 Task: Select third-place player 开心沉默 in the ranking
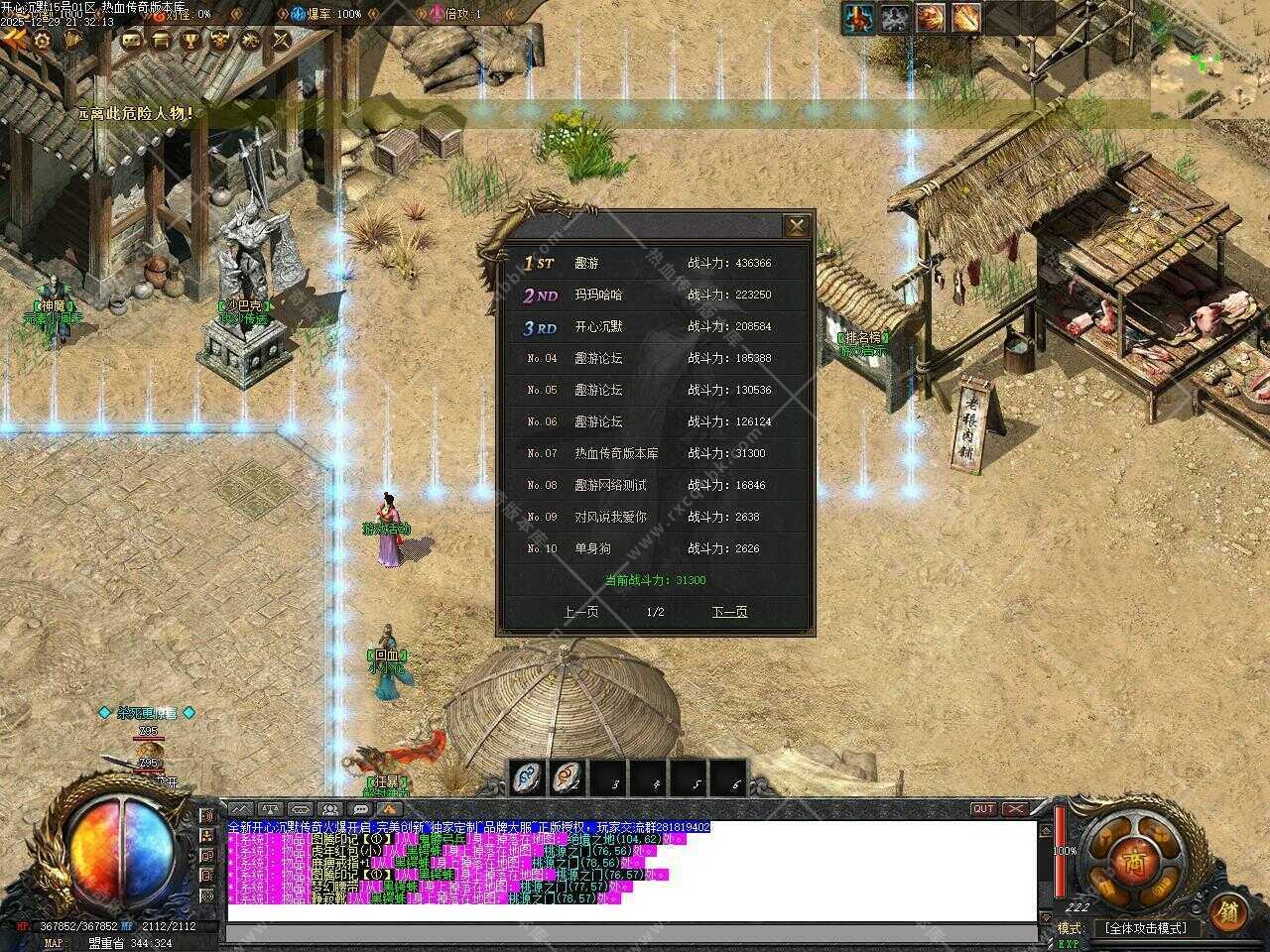point(599,326)
